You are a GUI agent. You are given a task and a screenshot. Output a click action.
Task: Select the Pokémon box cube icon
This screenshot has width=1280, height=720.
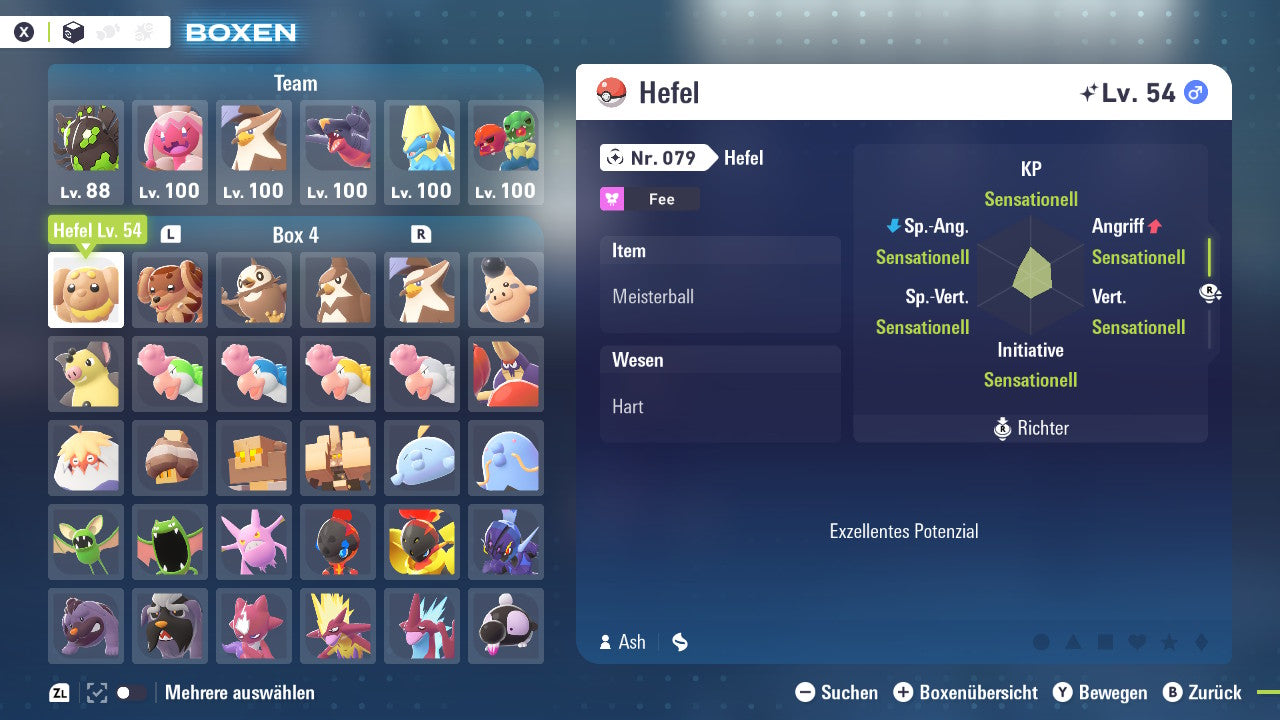tap(72, 31)
